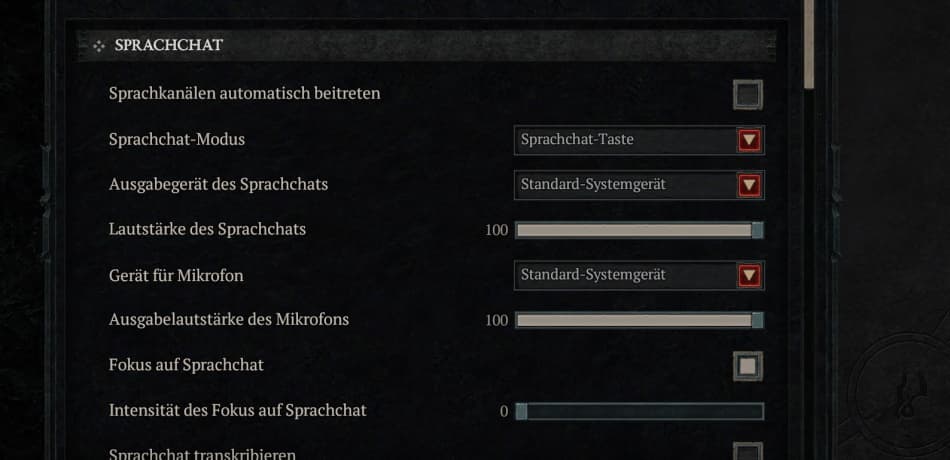Toggle Sprachkanälen automatisch beitreten checkbox
Viewport: 950px width, 460px height.
tap(747, 95)
